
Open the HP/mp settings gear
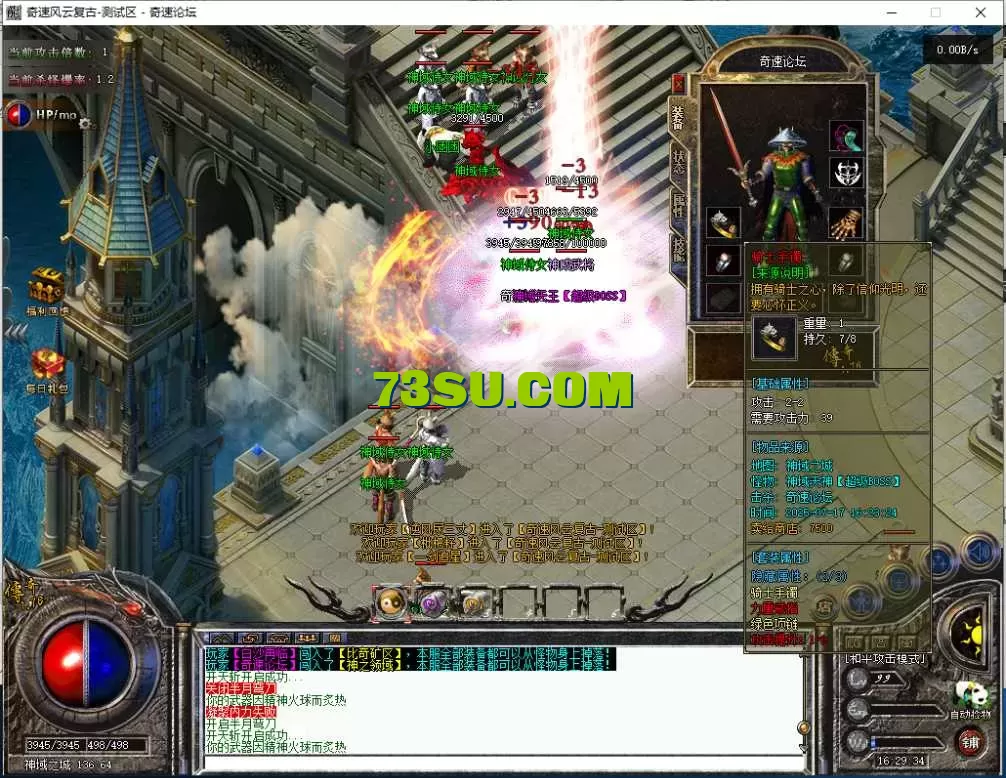coord(85,124)
